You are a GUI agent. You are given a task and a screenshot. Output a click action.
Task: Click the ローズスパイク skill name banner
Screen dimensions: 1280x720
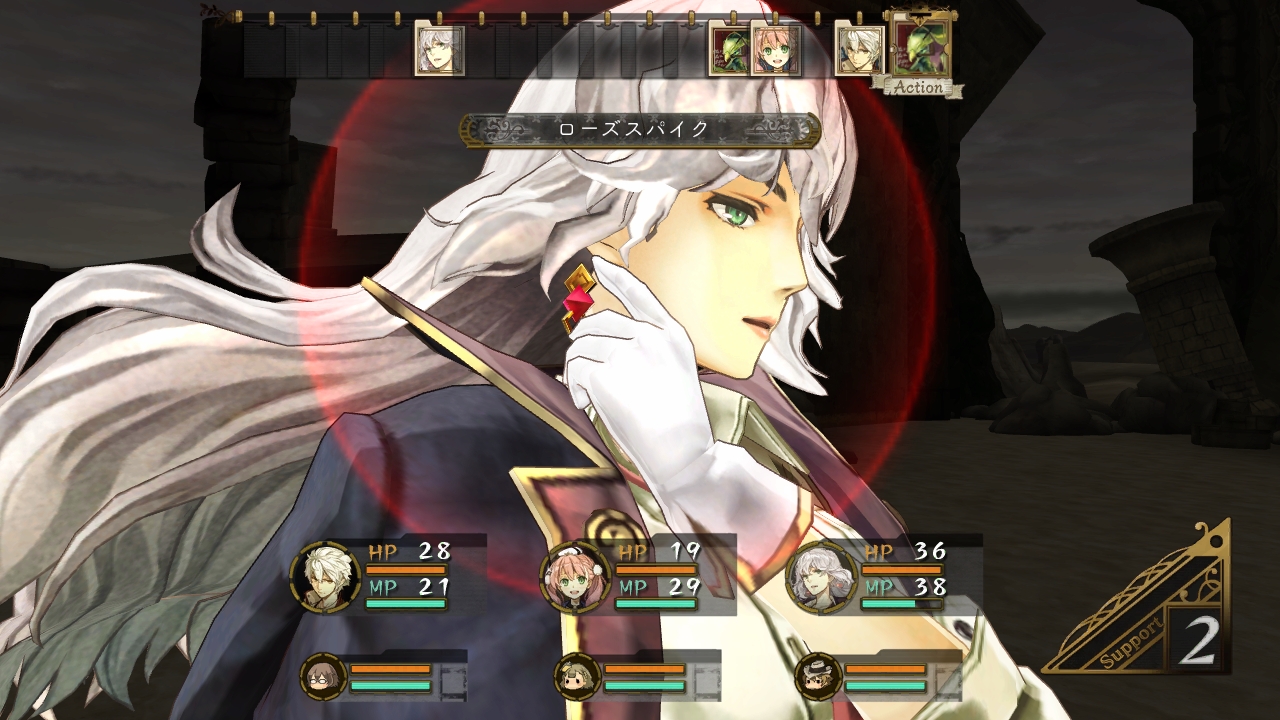pos(640,130)
